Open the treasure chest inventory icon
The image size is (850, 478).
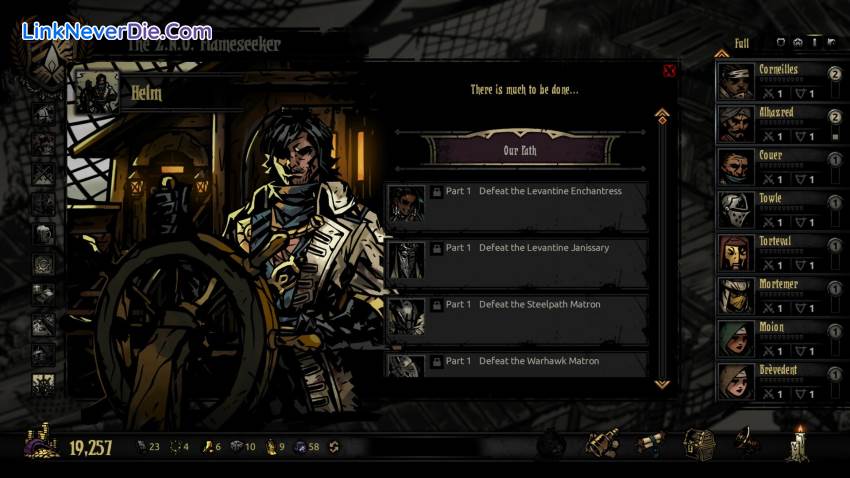(x=698, y=443)
